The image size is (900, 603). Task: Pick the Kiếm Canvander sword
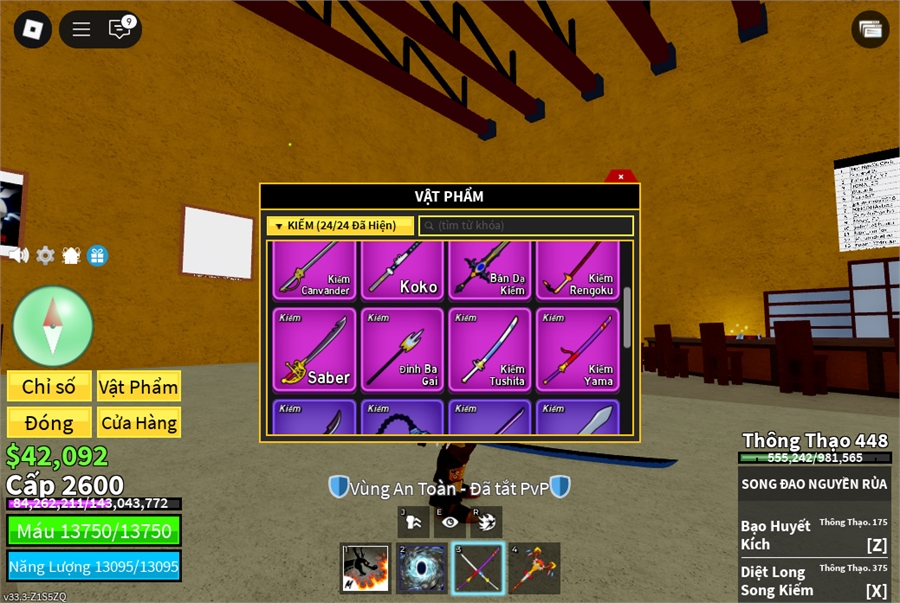pos(315,269)
